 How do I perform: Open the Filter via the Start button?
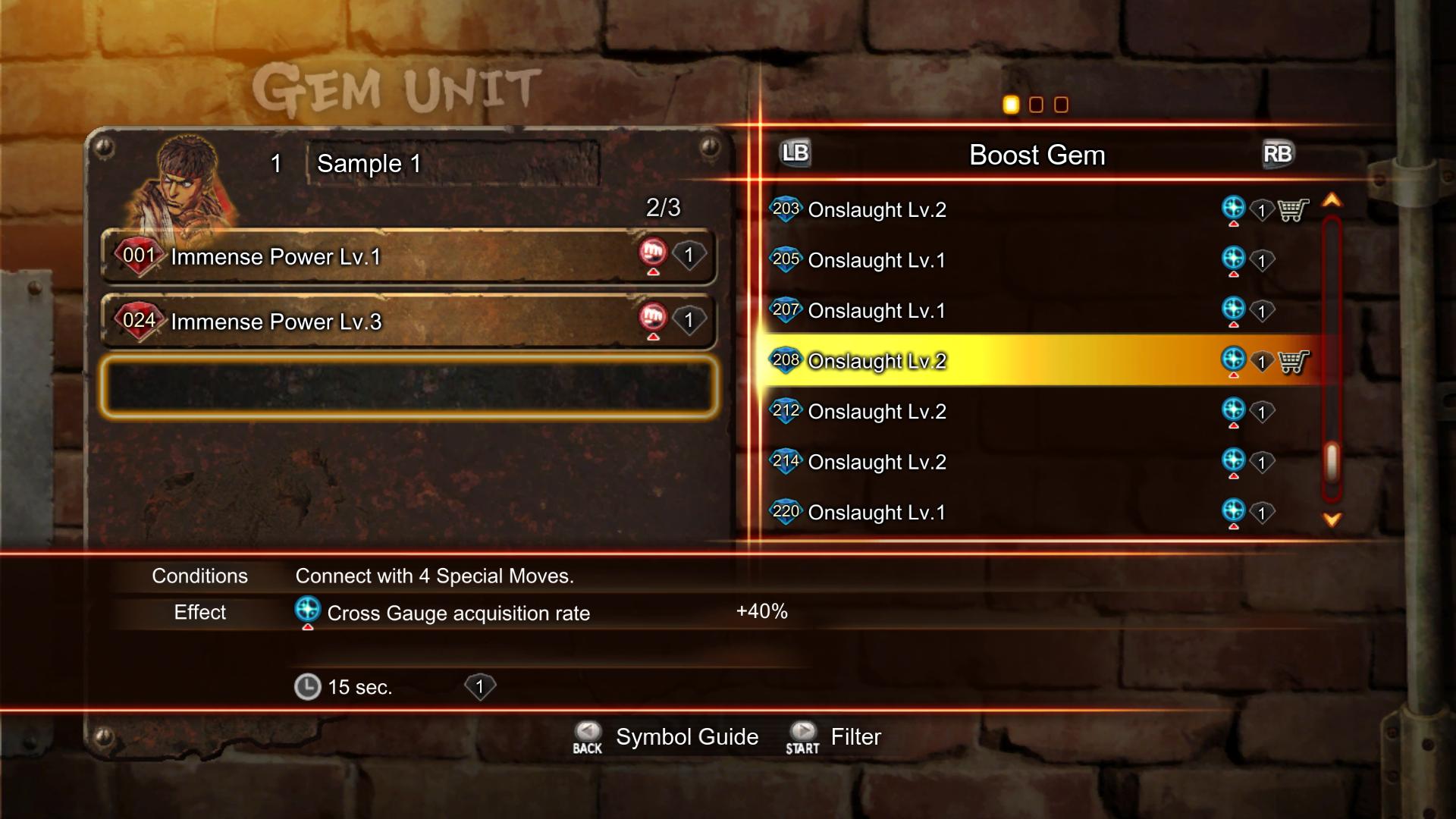pyautogui.click(x=801, y=734)
